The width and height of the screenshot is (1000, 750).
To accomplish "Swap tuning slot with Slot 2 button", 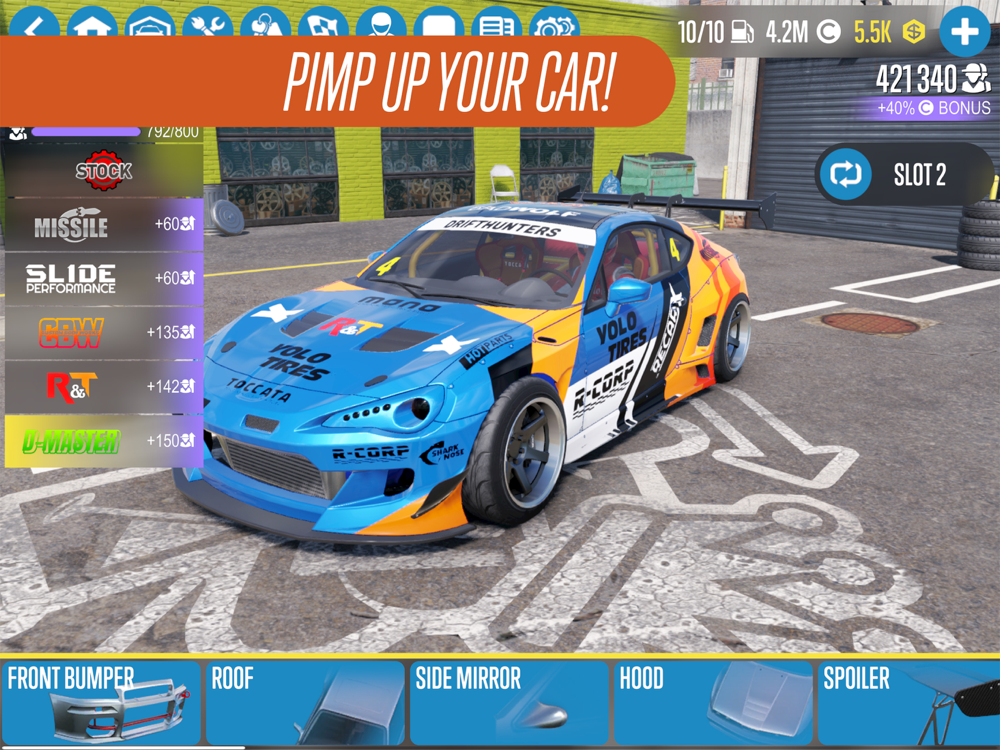I will point(906,175).
